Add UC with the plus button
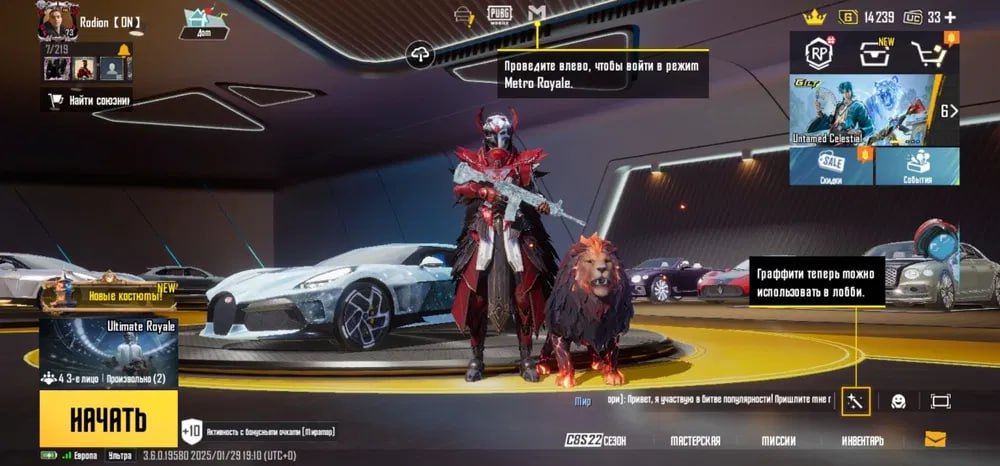Viewport: 1000px width, 466px height. pyautogui.click(x=949, y=17)
